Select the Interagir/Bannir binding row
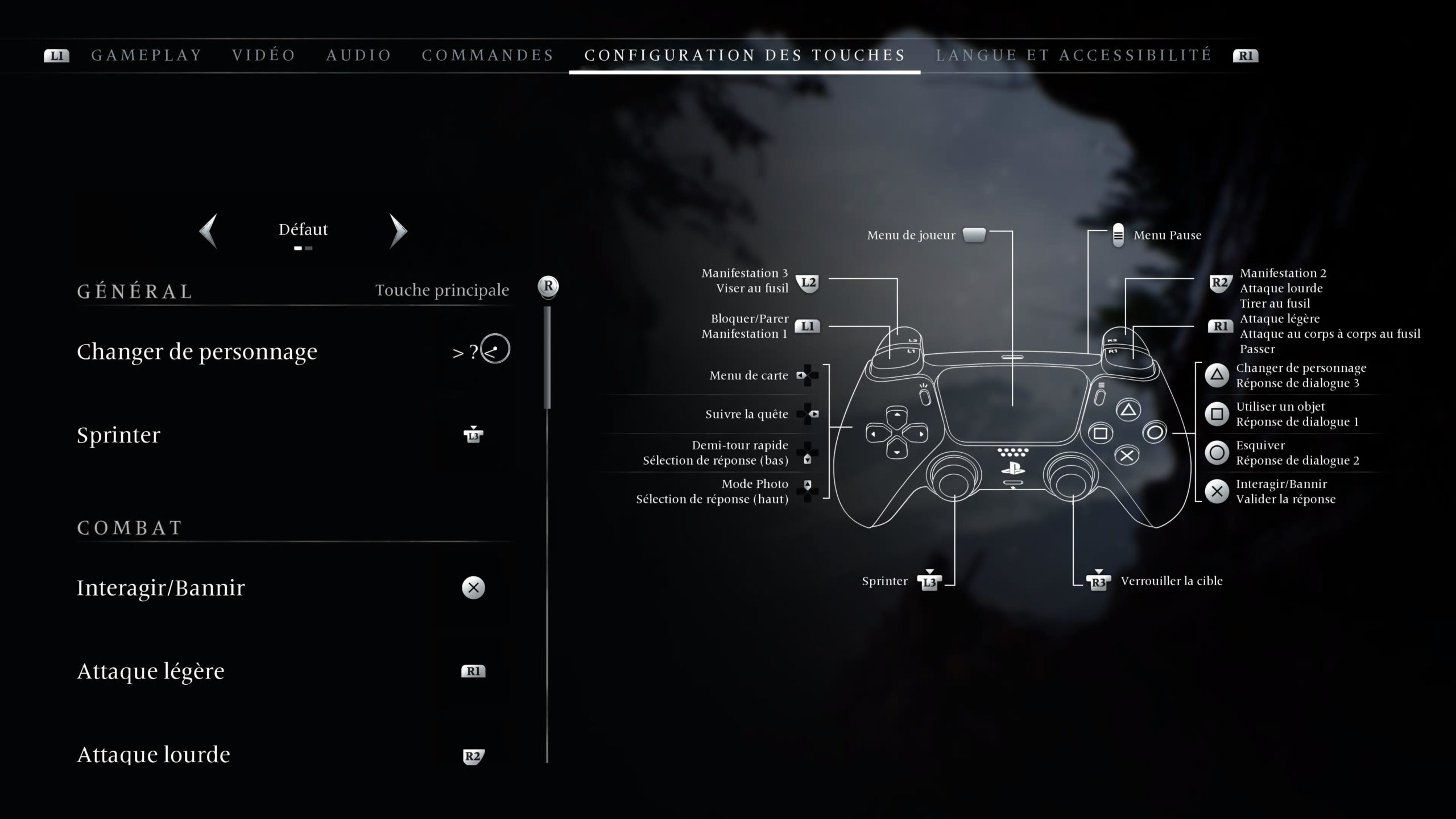The image size is (1456, 819). (293, 588)
